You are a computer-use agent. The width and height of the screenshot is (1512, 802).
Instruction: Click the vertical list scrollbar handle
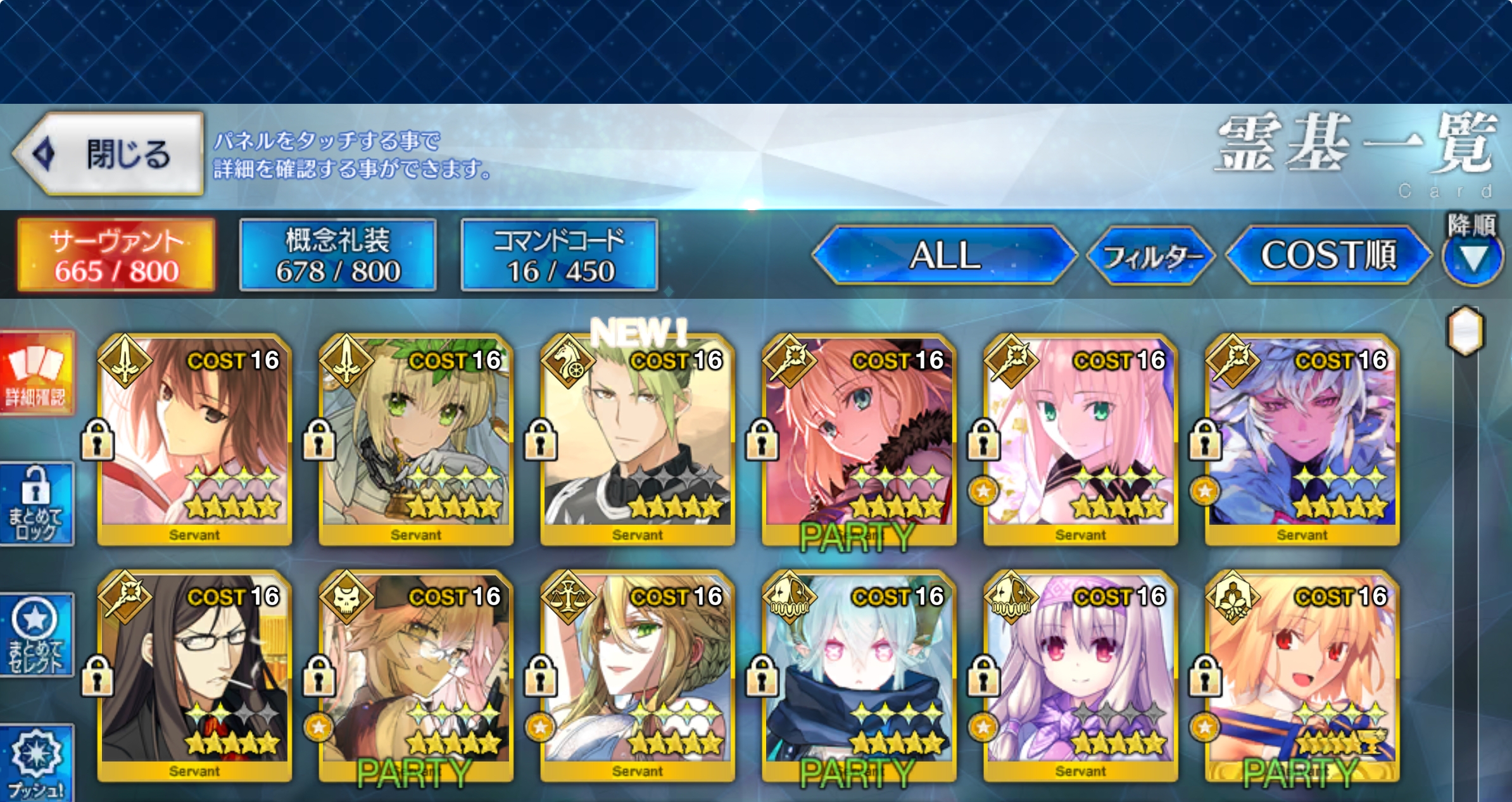click(x=1466, y=331)
